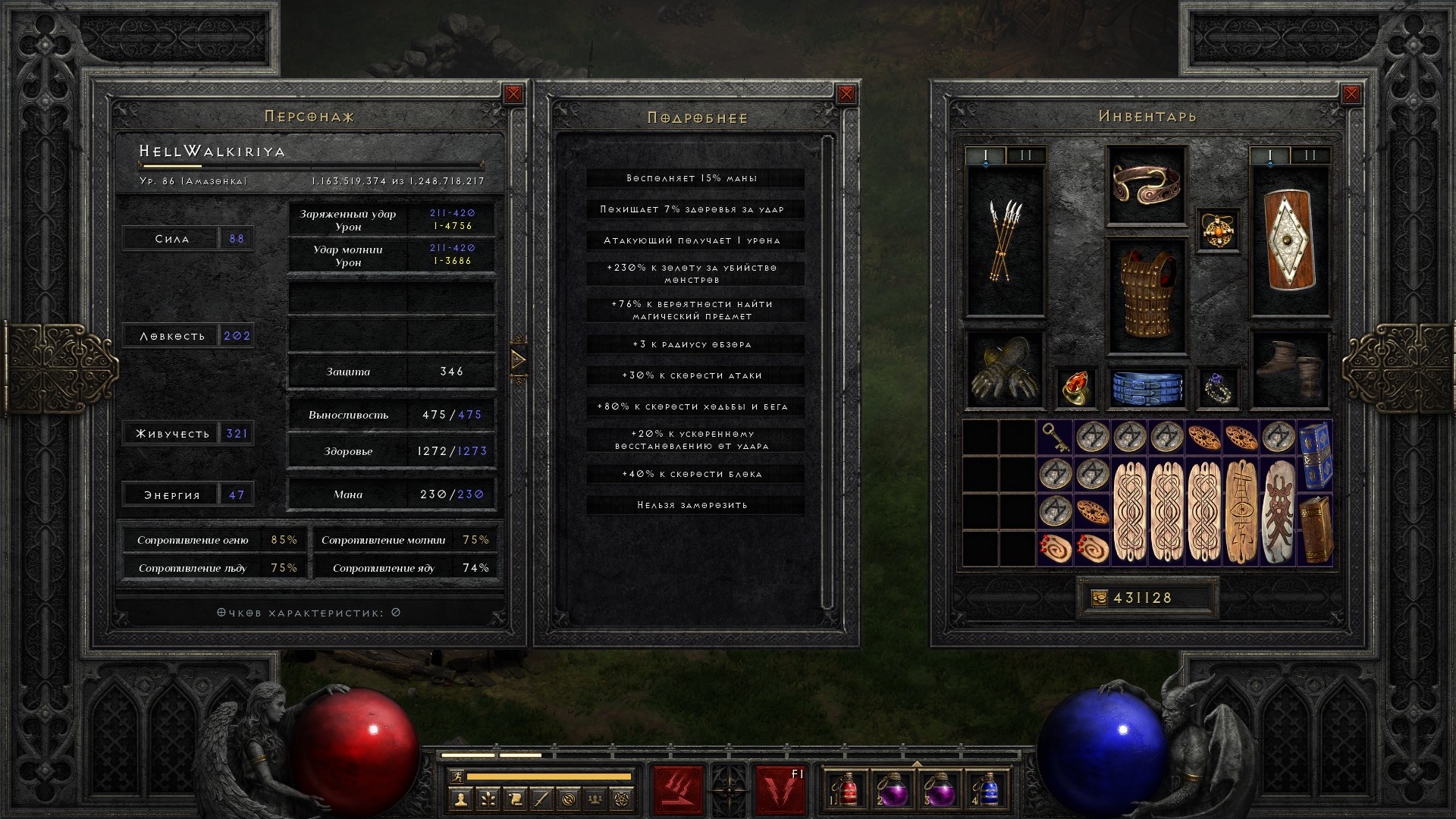Click the equipped amulet slot
Screen dimensions: 1456x819
tap(1218, 231)
